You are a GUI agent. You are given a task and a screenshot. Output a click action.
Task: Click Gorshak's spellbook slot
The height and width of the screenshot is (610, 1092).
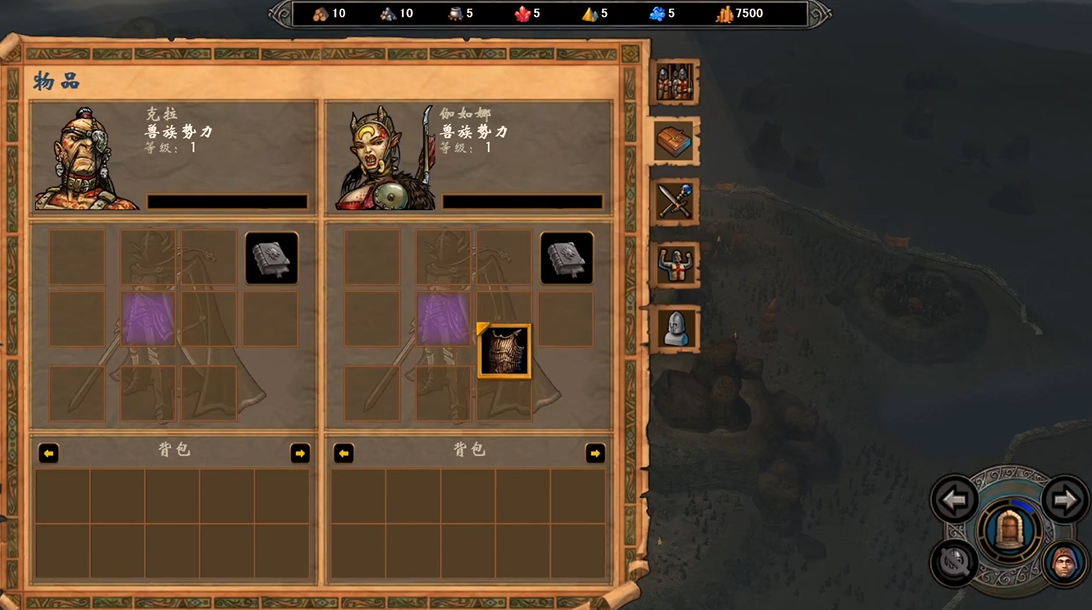[x=567, y=258]
